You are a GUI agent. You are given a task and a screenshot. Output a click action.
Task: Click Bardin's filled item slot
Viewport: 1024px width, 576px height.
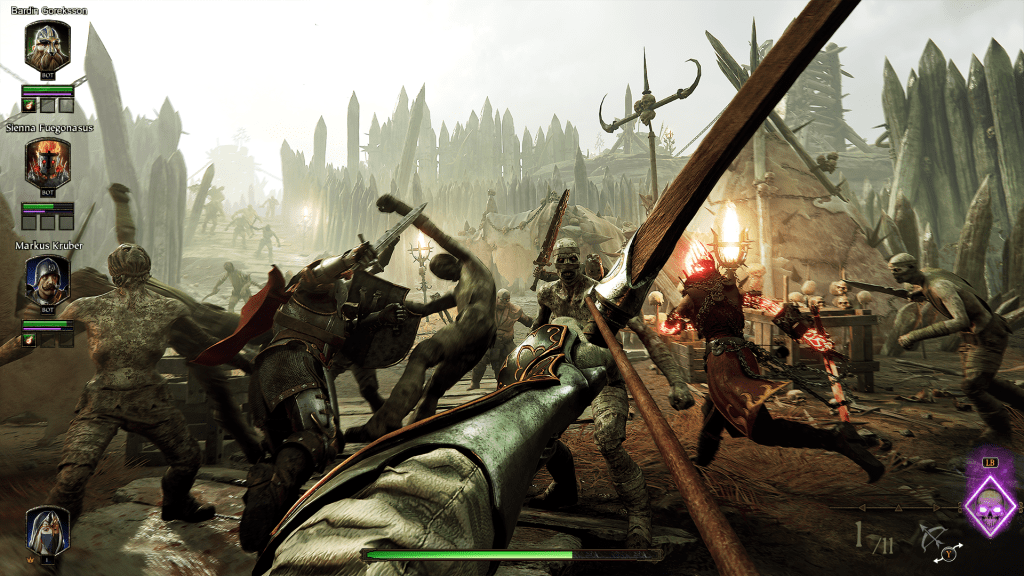pyautogui.click(x=29, y=105)
